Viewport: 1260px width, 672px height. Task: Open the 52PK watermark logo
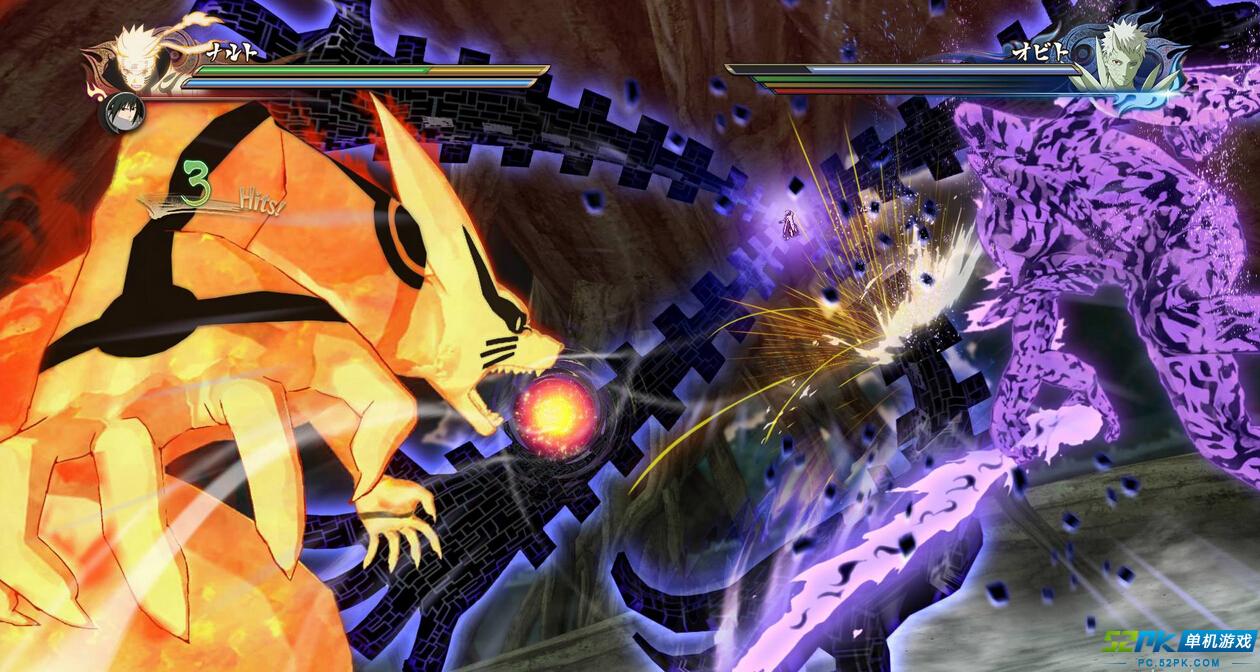(x=1178, y=644)
